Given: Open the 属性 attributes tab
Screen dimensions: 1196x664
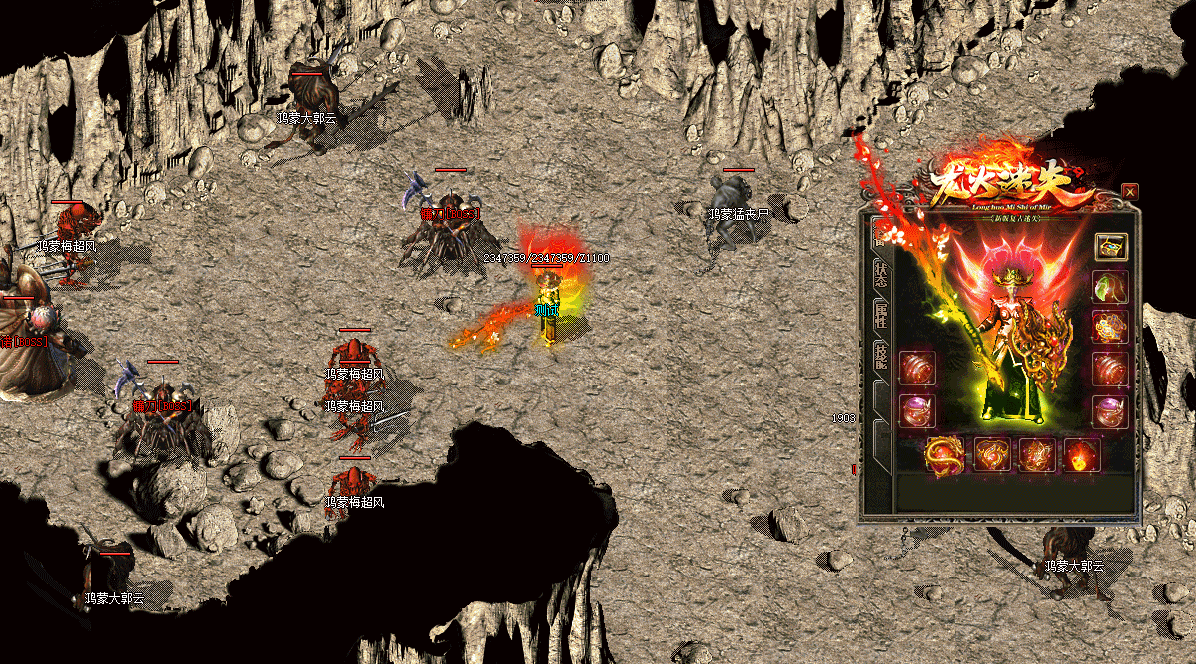Looking at the screenshot, I should [881, 318].
